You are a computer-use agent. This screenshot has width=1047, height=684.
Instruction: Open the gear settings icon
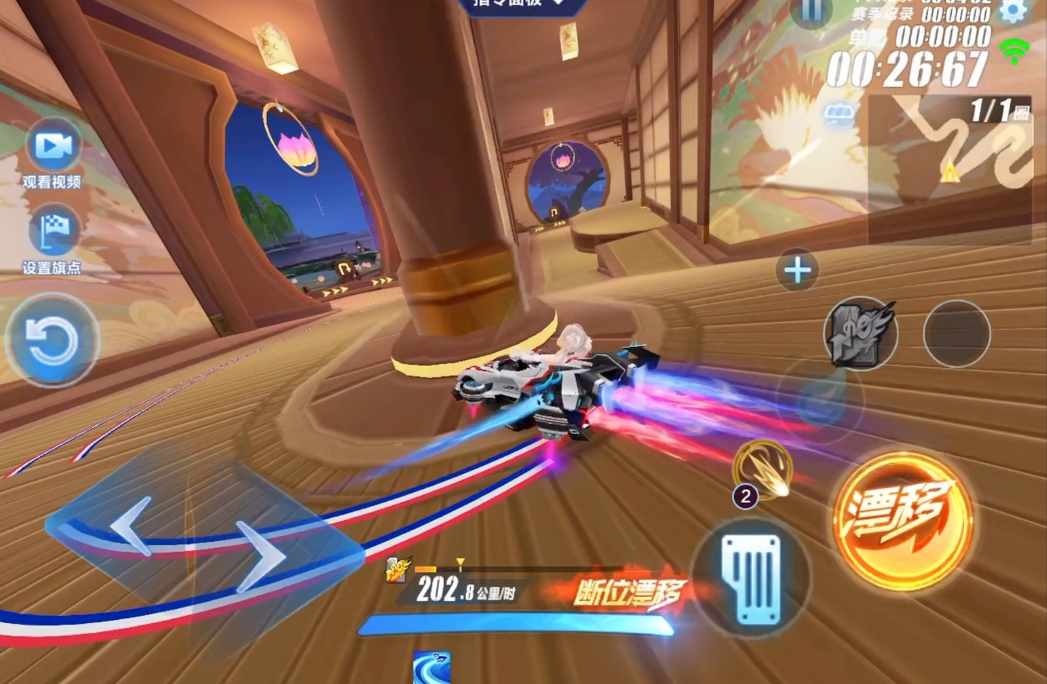[1013, 10]
